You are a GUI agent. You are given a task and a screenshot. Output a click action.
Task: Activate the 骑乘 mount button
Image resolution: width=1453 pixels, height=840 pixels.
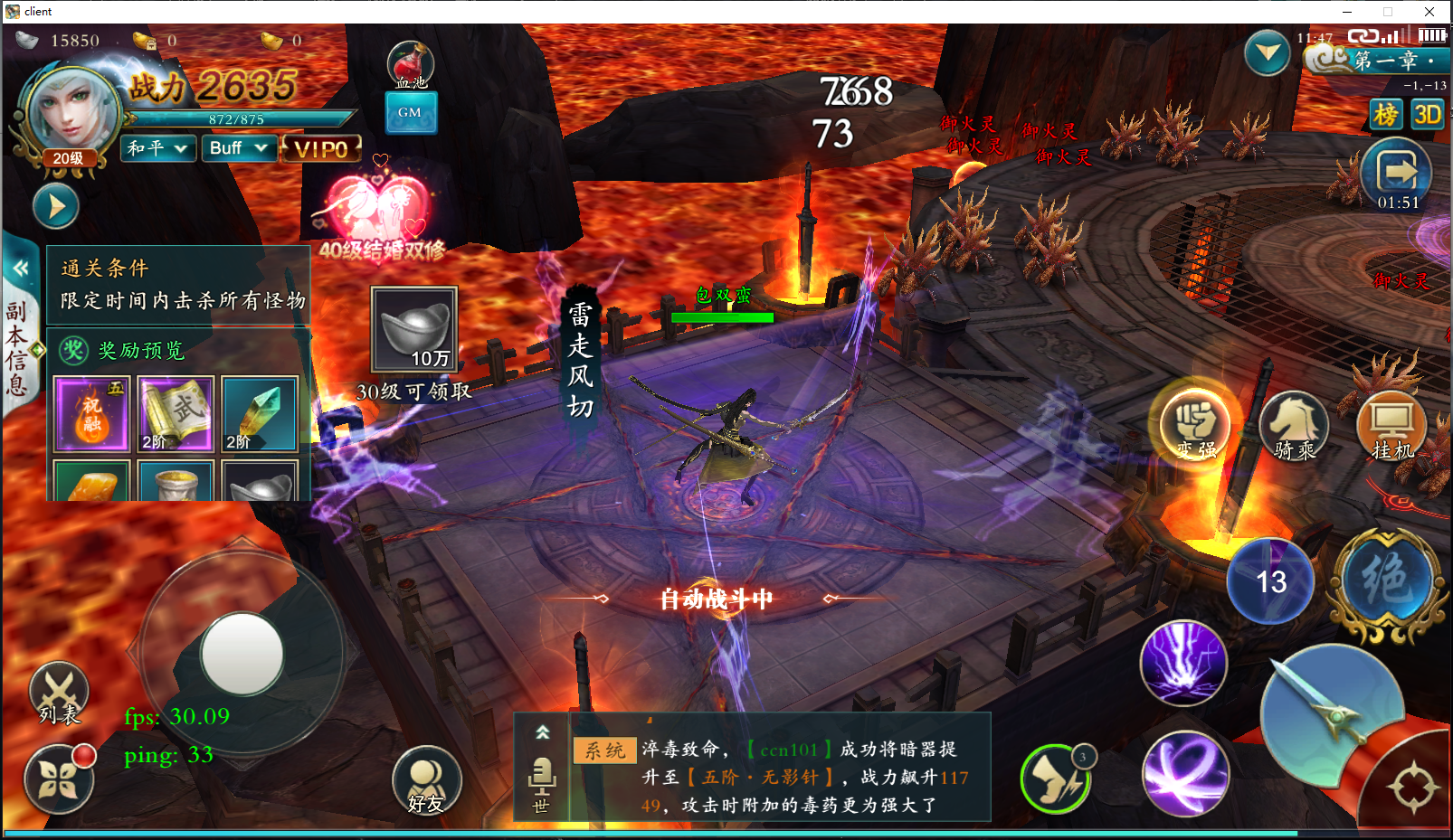tap(1294, 425)
